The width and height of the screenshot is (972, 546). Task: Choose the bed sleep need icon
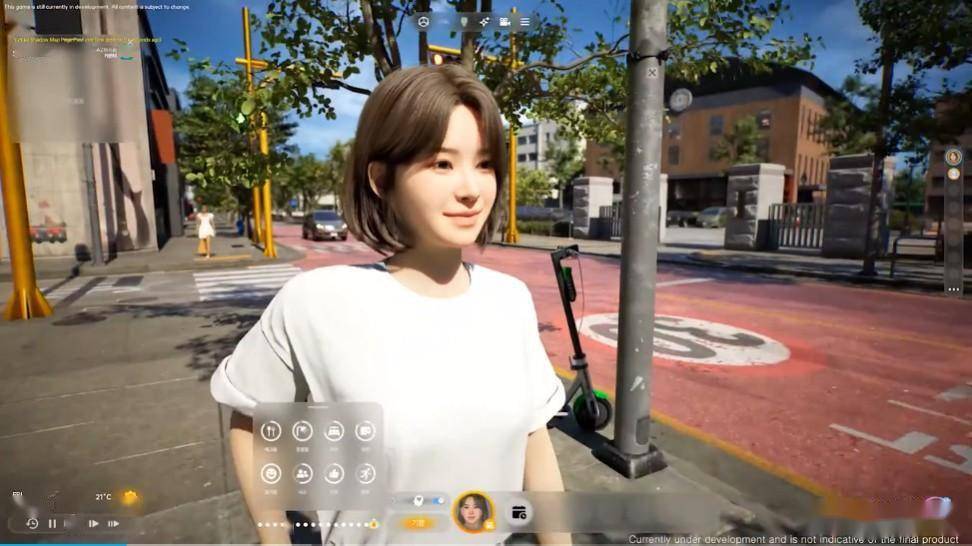[x=334, y=431]
